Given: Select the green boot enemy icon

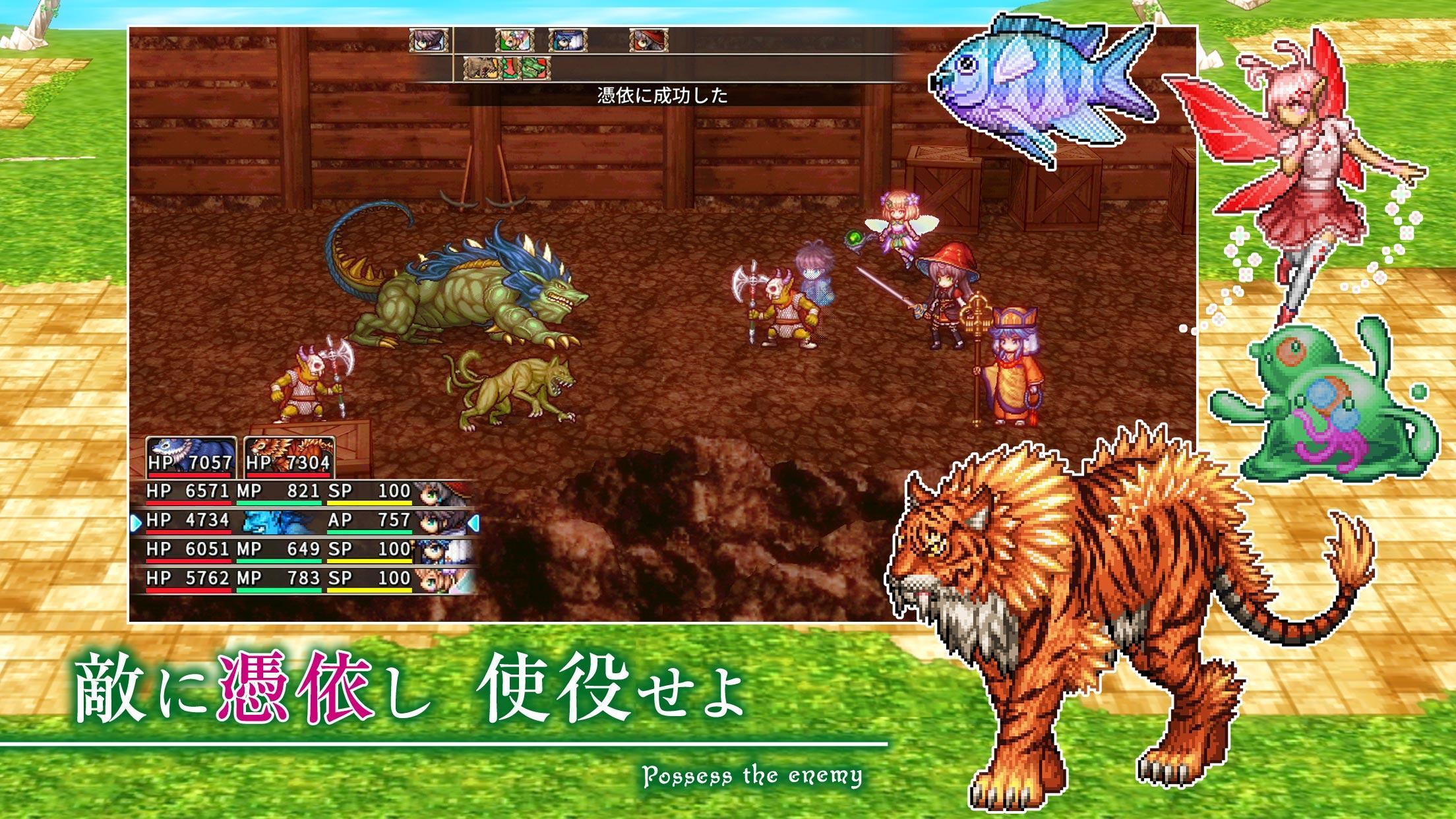Looking at the screenshot, I should click(x=512, y=69).
